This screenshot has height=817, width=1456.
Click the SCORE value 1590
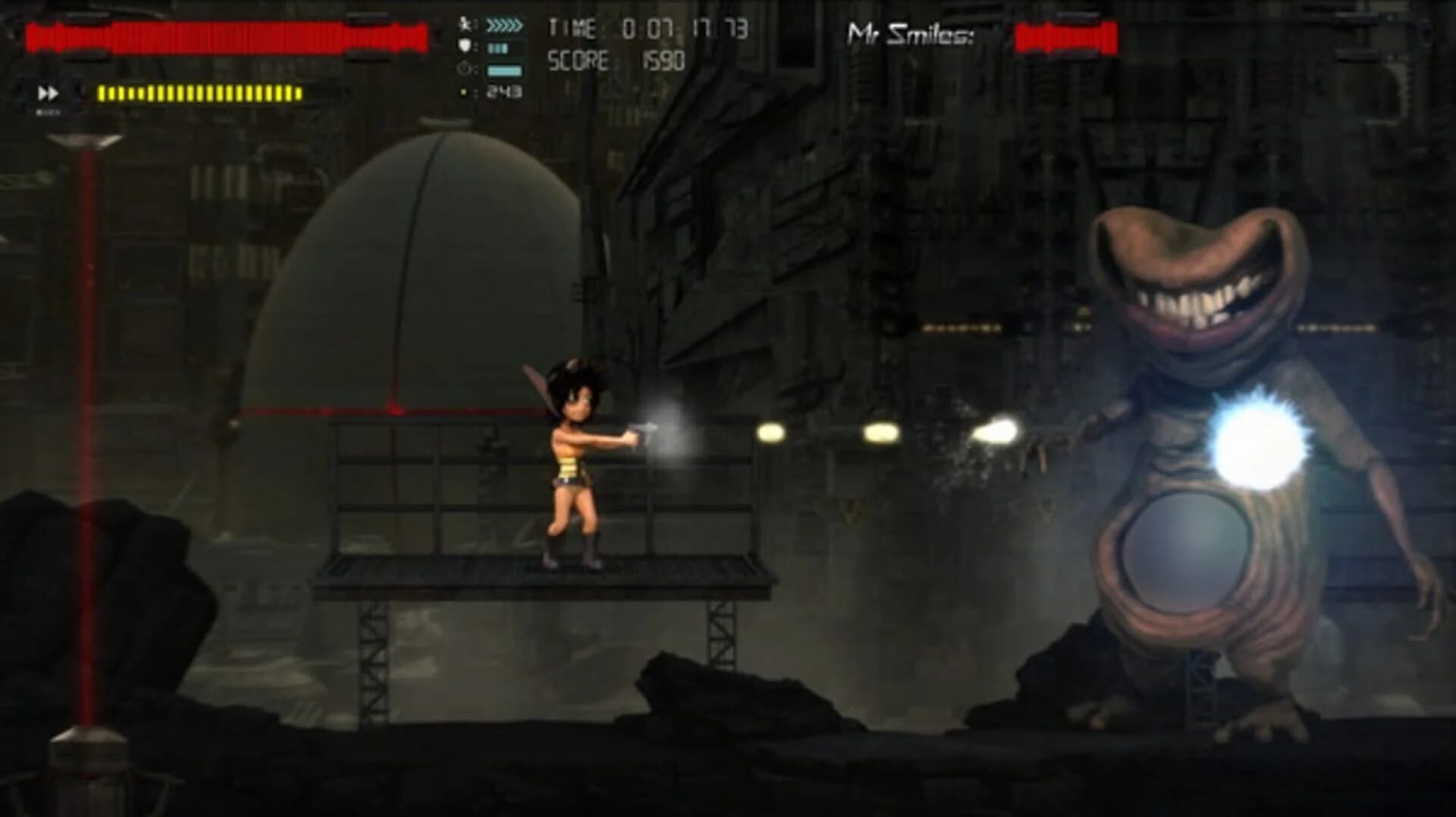click(x=662, y=59)
